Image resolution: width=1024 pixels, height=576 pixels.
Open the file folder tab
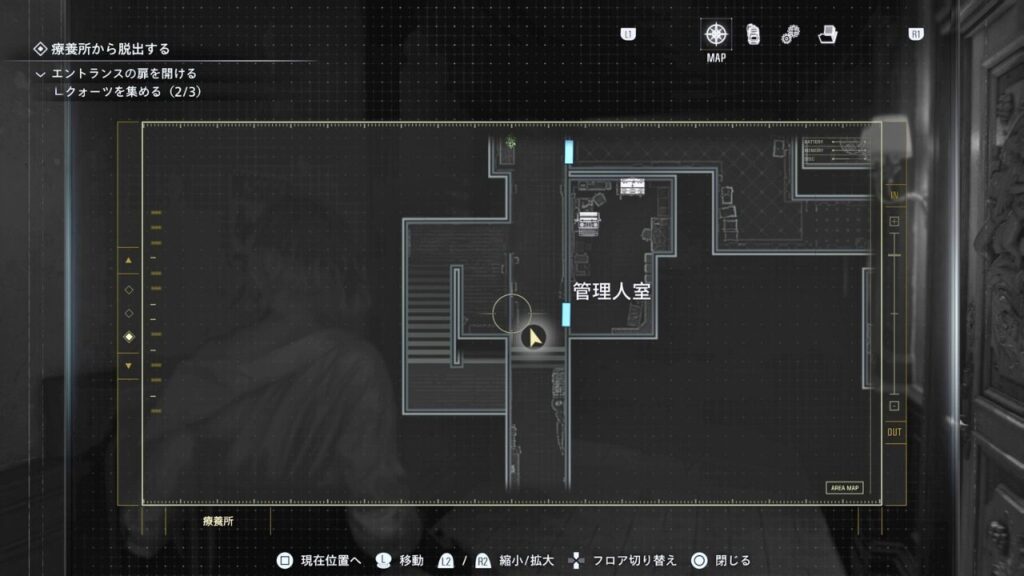click(x=827, y=34)
